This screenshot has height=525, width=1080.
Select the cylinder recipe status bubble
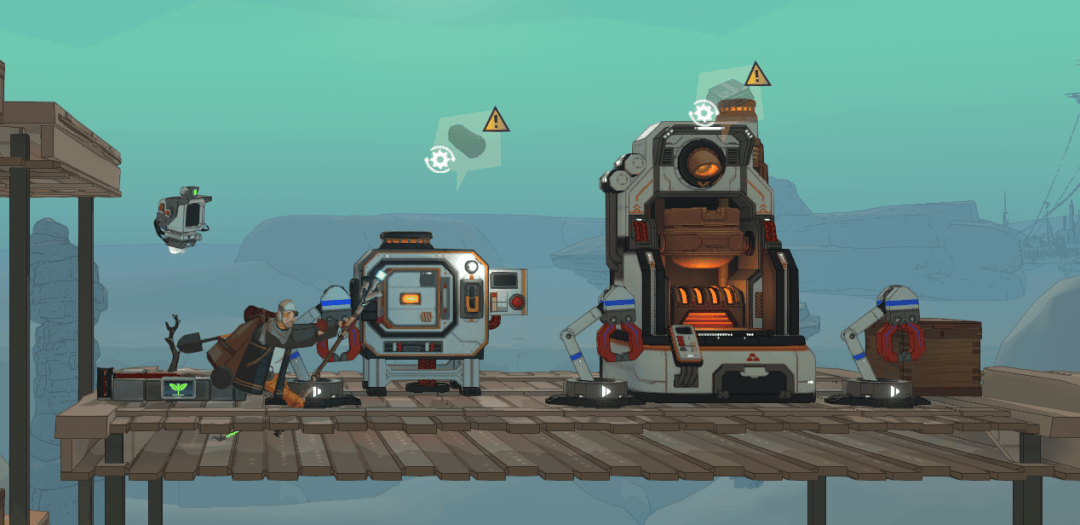click(x=466, y=143)
